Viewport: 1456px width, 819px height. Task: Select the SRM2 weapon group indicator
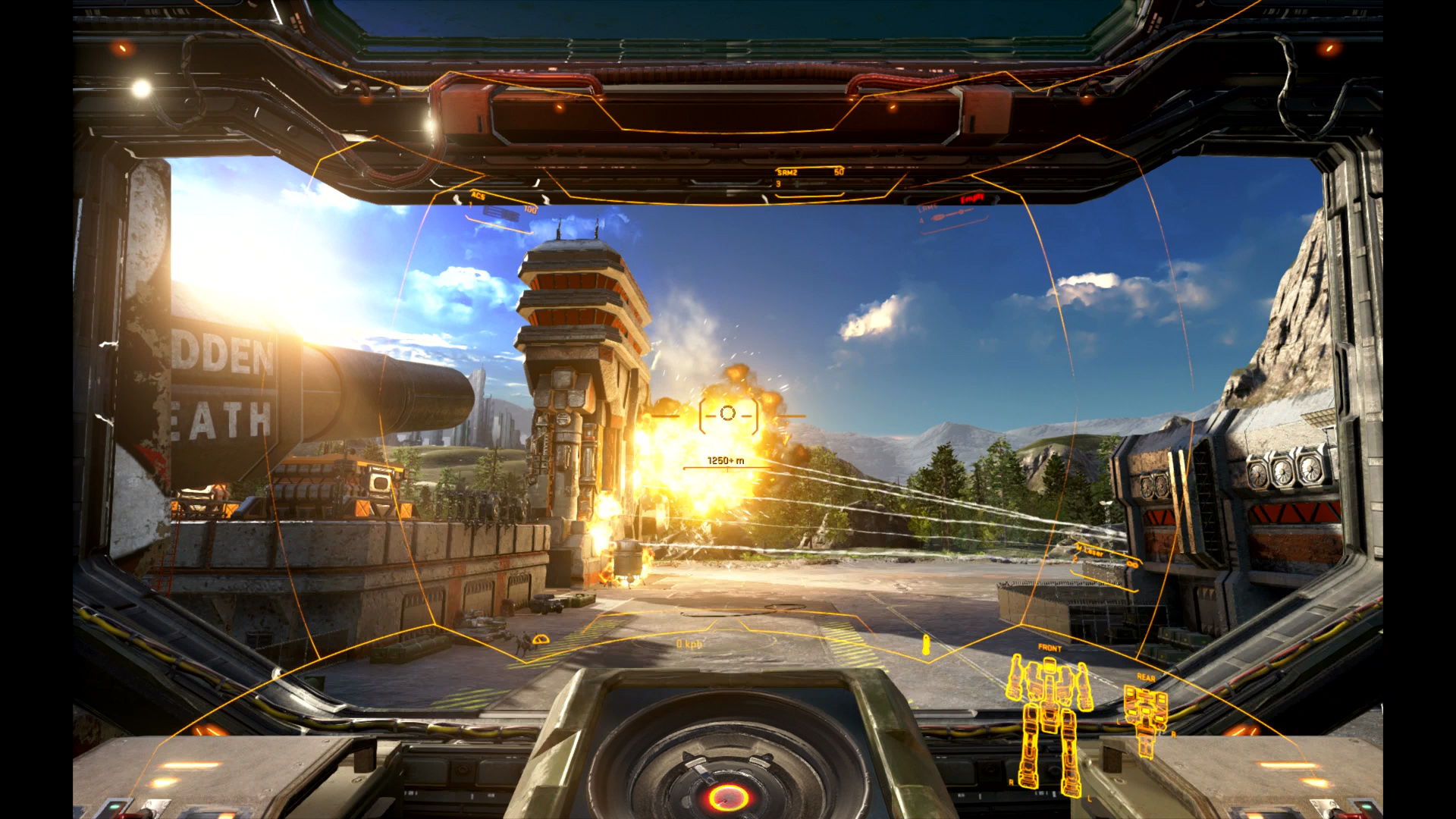click(x=786, y=171)
